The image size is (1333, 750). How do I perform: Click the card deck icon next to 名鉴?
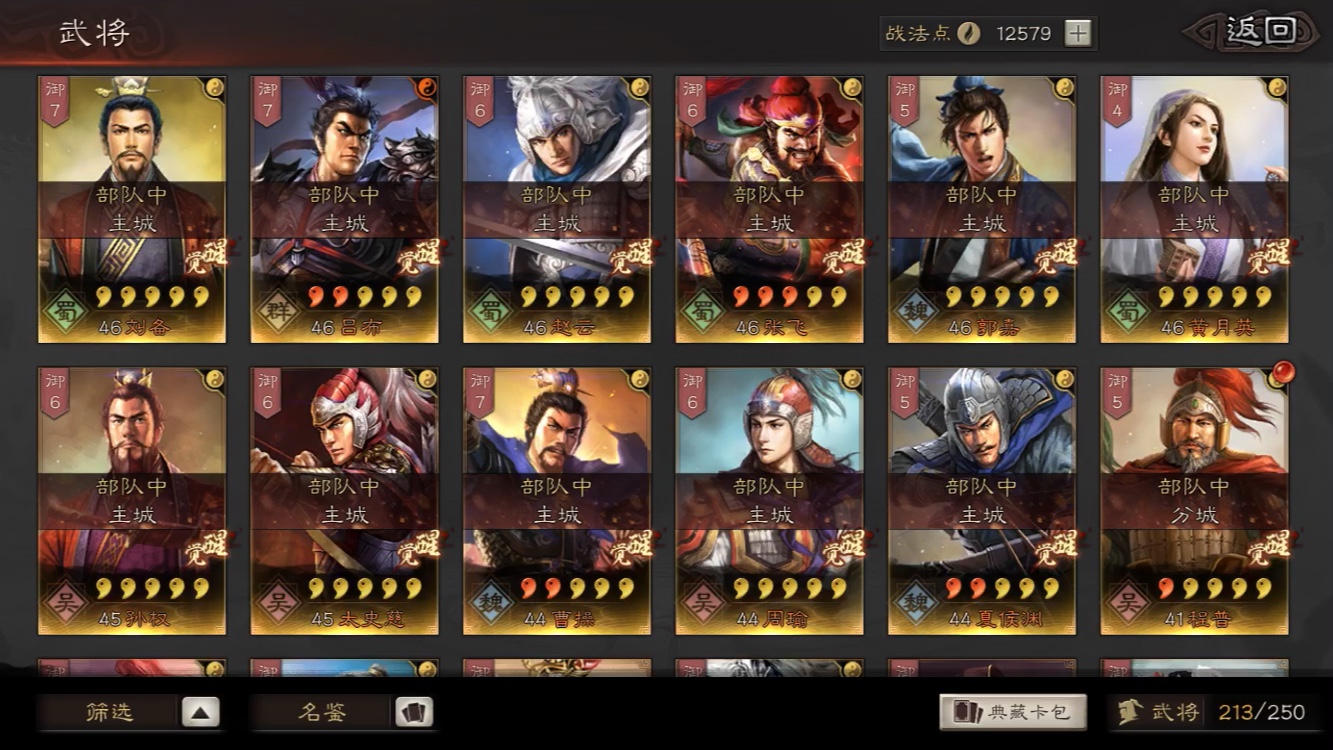point(414,713)
